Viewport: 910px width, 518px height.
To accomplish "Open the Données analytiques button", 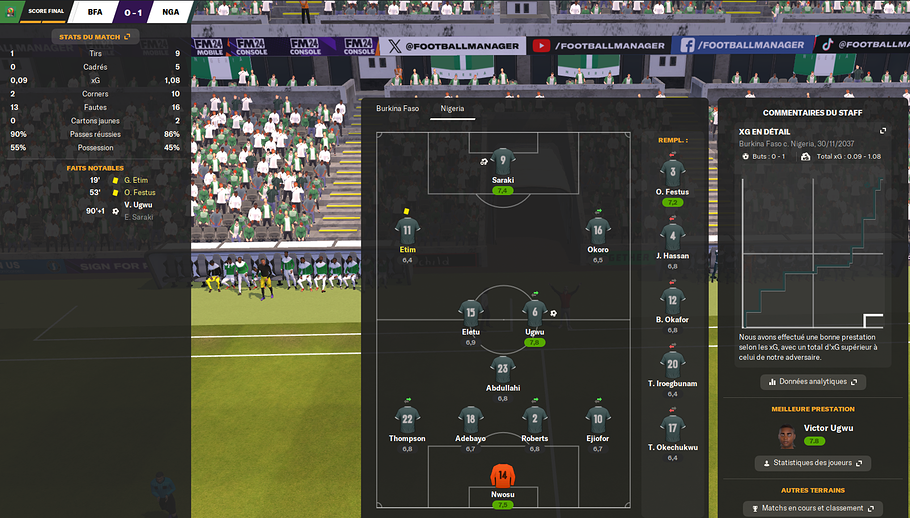I will [812, 382].
